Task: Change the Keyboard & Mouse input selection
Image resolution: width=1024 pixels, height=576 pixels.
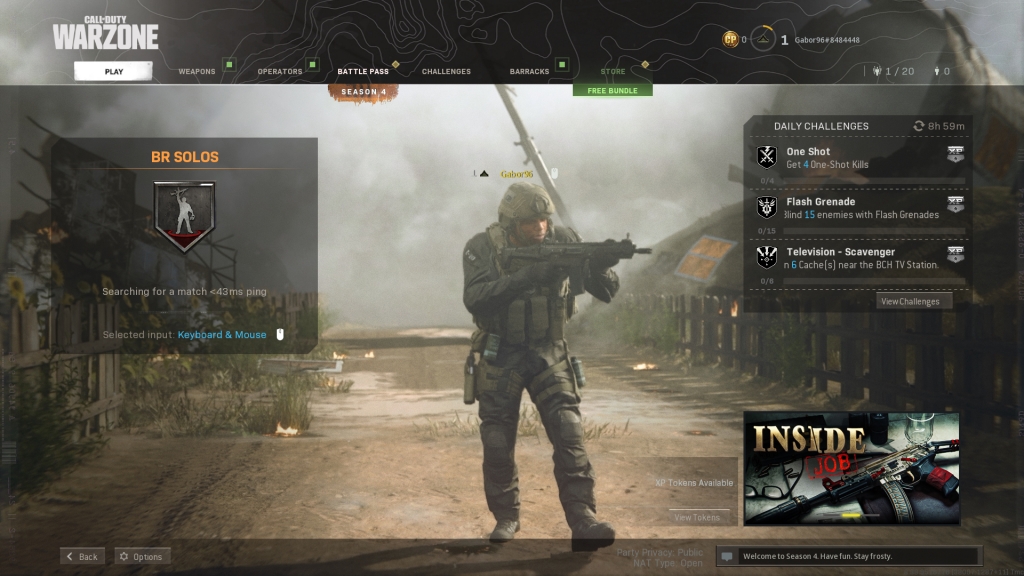Action: tap(222, 335)
